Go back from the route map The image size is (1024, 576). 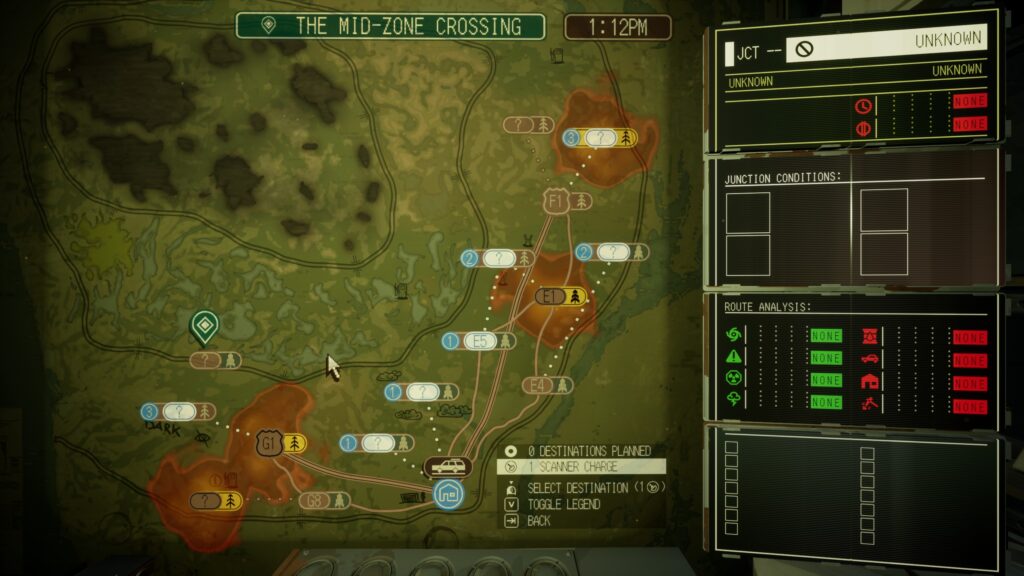[538, 521]
